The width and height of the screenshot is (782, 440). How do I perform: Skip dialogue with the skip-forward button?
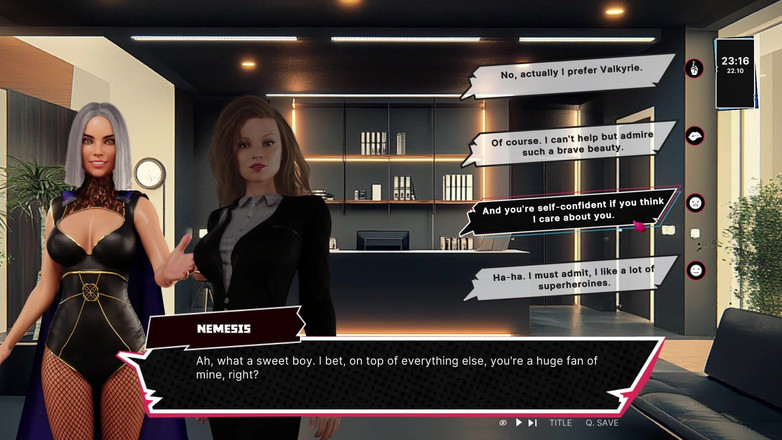pyautogui.click(x=533, y=423)
